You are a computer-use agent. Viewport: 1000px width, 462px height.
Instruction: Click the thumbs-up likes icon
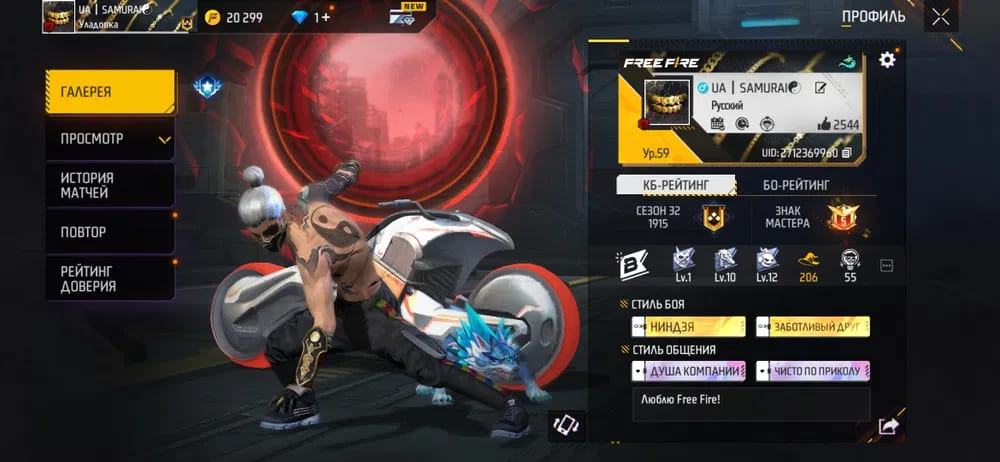click(825, 124)
